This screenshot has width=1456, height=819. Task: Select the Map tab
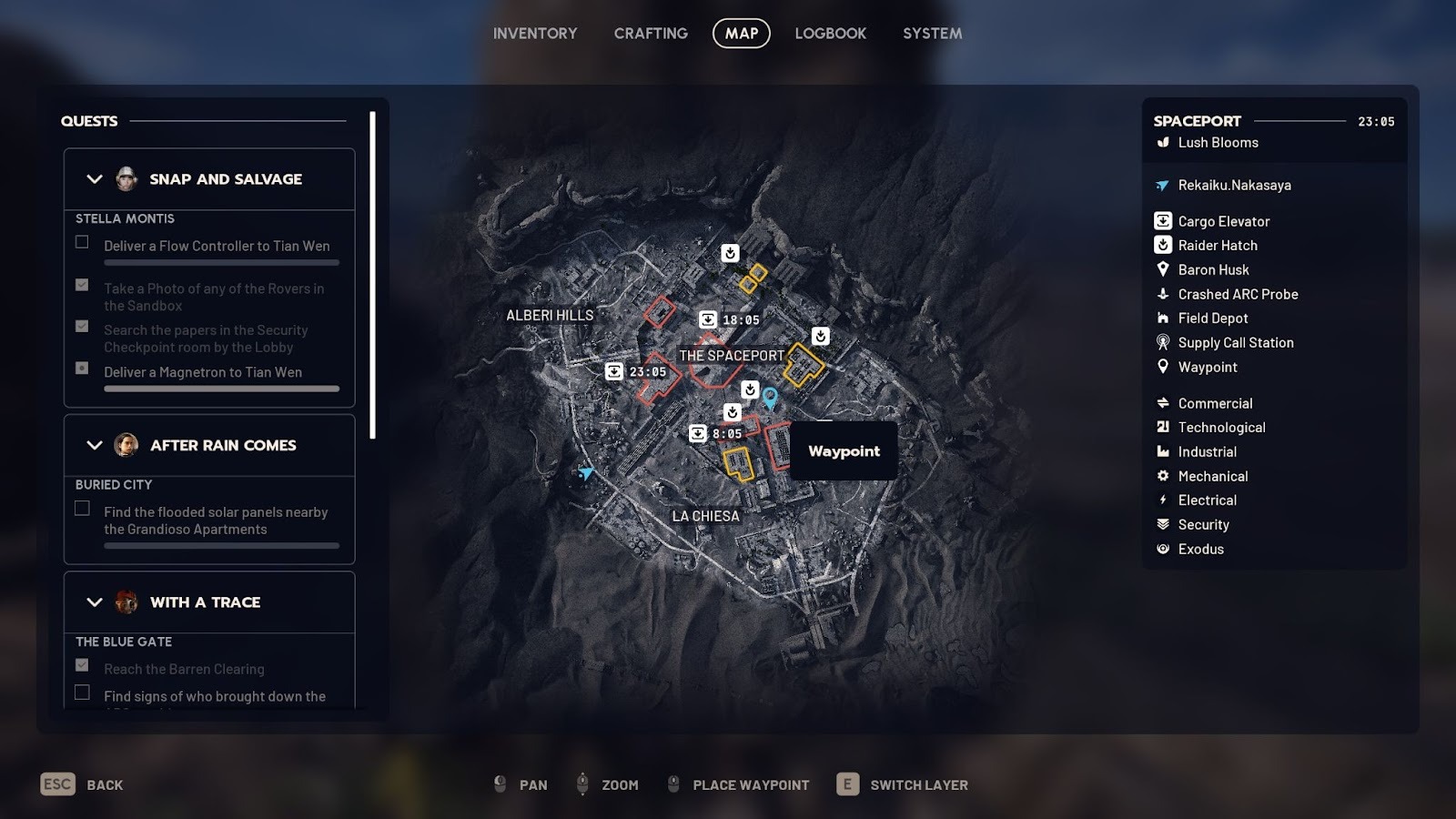coord(741,34)
